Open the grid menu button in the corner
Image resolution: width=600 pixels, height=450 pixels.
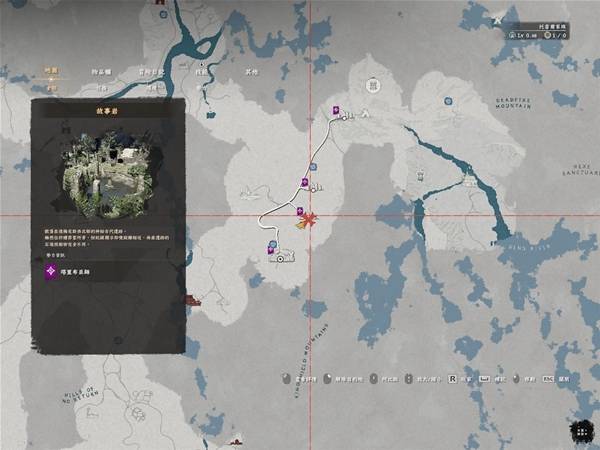coord(579,429)
